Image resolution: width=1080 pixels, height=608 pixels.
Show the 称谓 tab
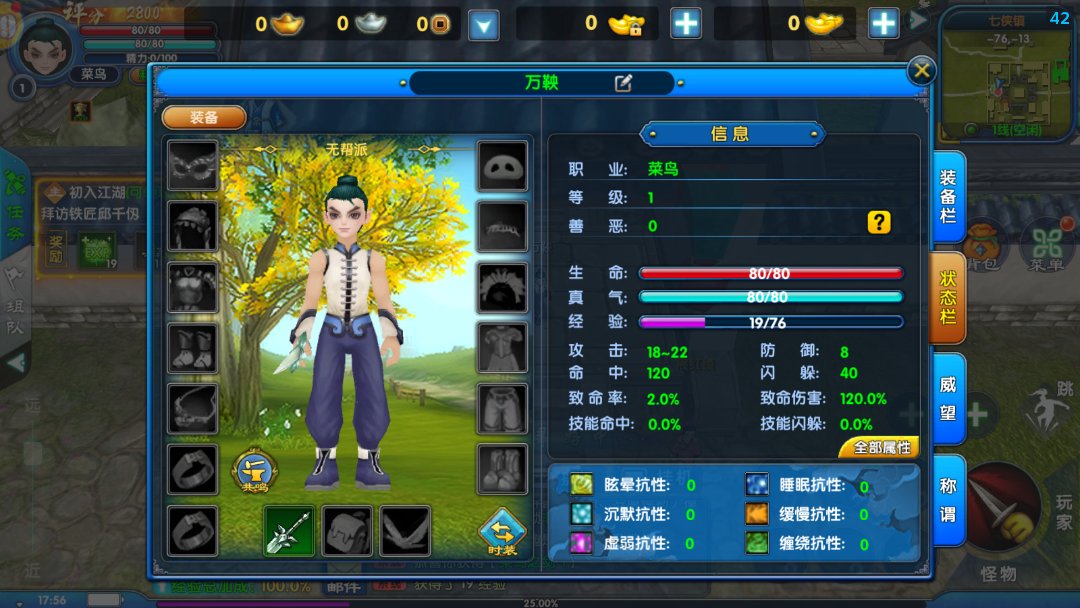click(x=948, y=499)
